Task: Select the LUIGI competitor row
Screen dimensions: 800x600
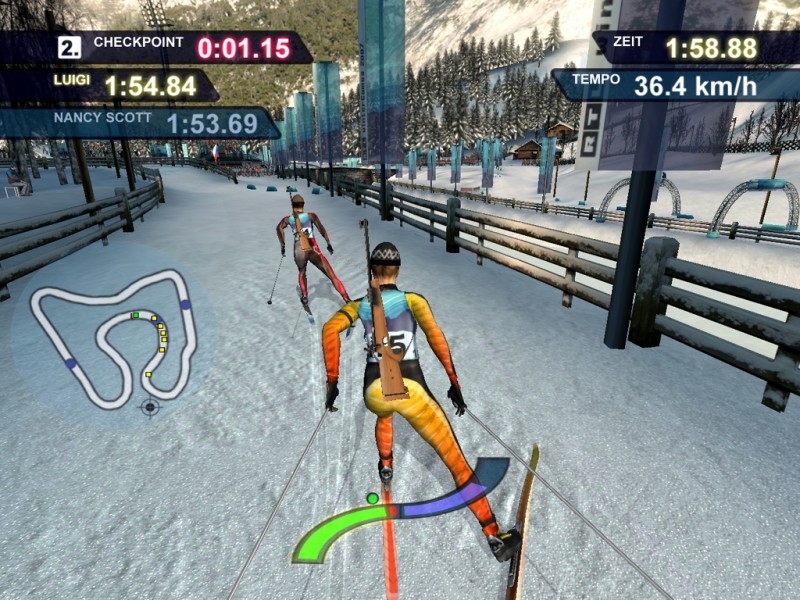Action: click(108, 86)
